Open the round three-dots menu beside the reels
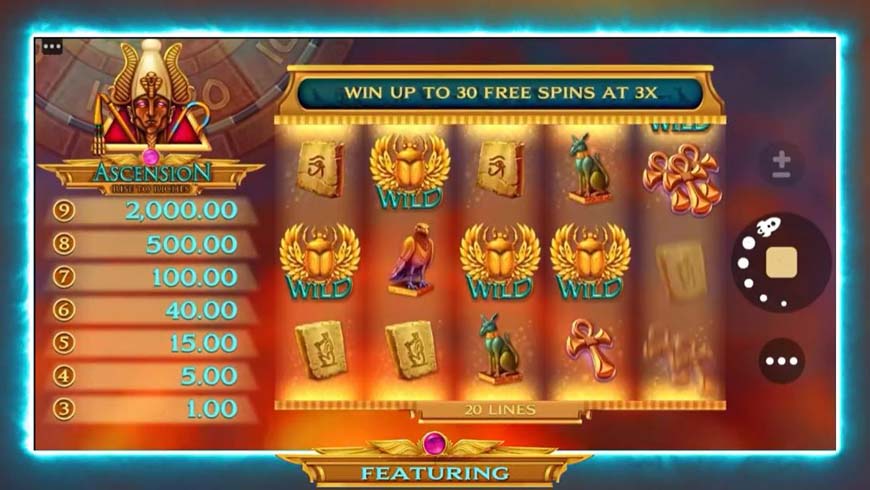Viewport: 870px width, 490px height. (781, 361)
